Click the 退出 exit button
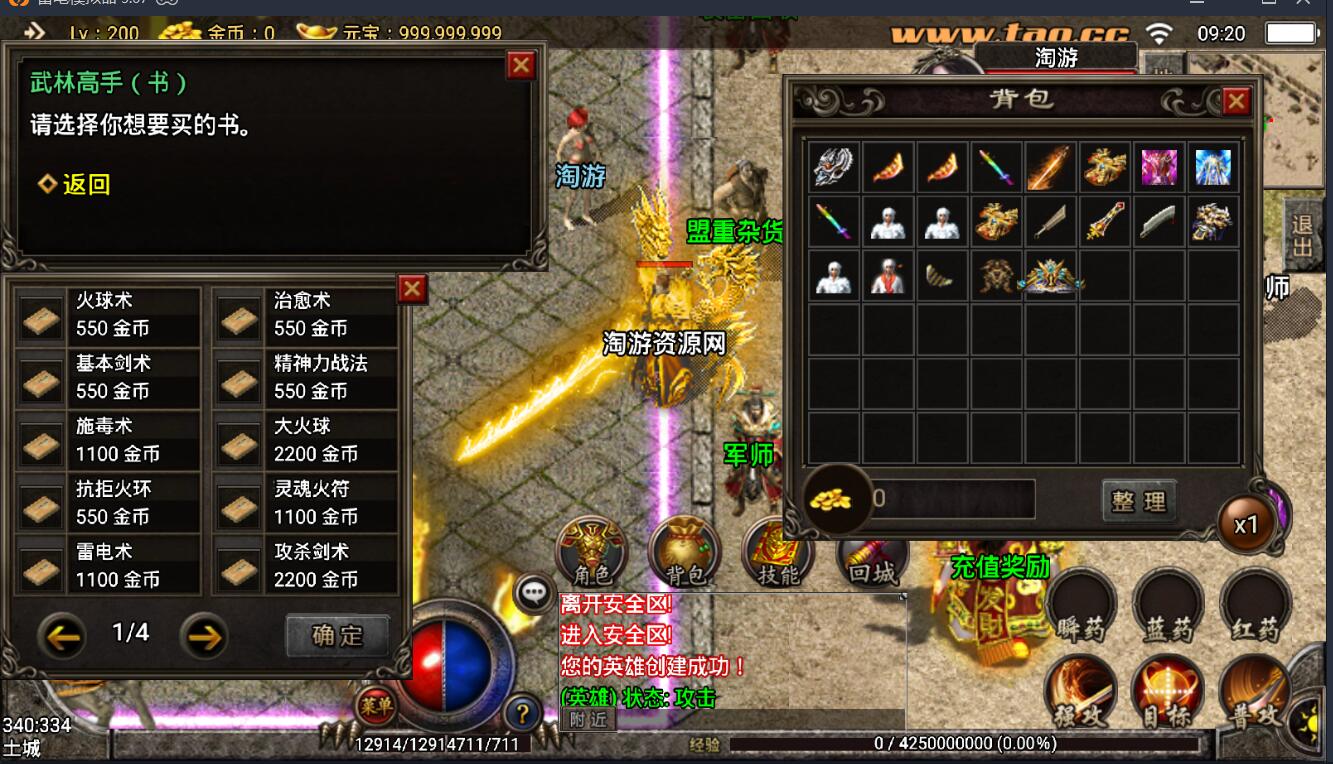The image size is (1333, 764). 1301,238
